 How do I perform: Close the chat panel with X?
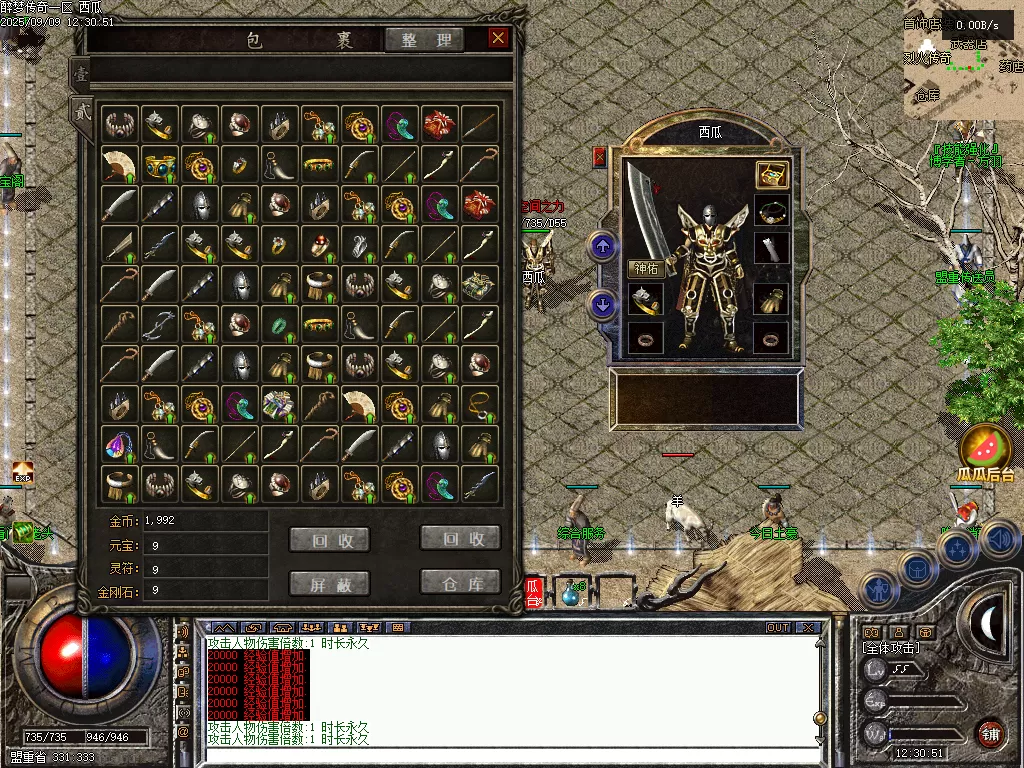pos(808,628)
